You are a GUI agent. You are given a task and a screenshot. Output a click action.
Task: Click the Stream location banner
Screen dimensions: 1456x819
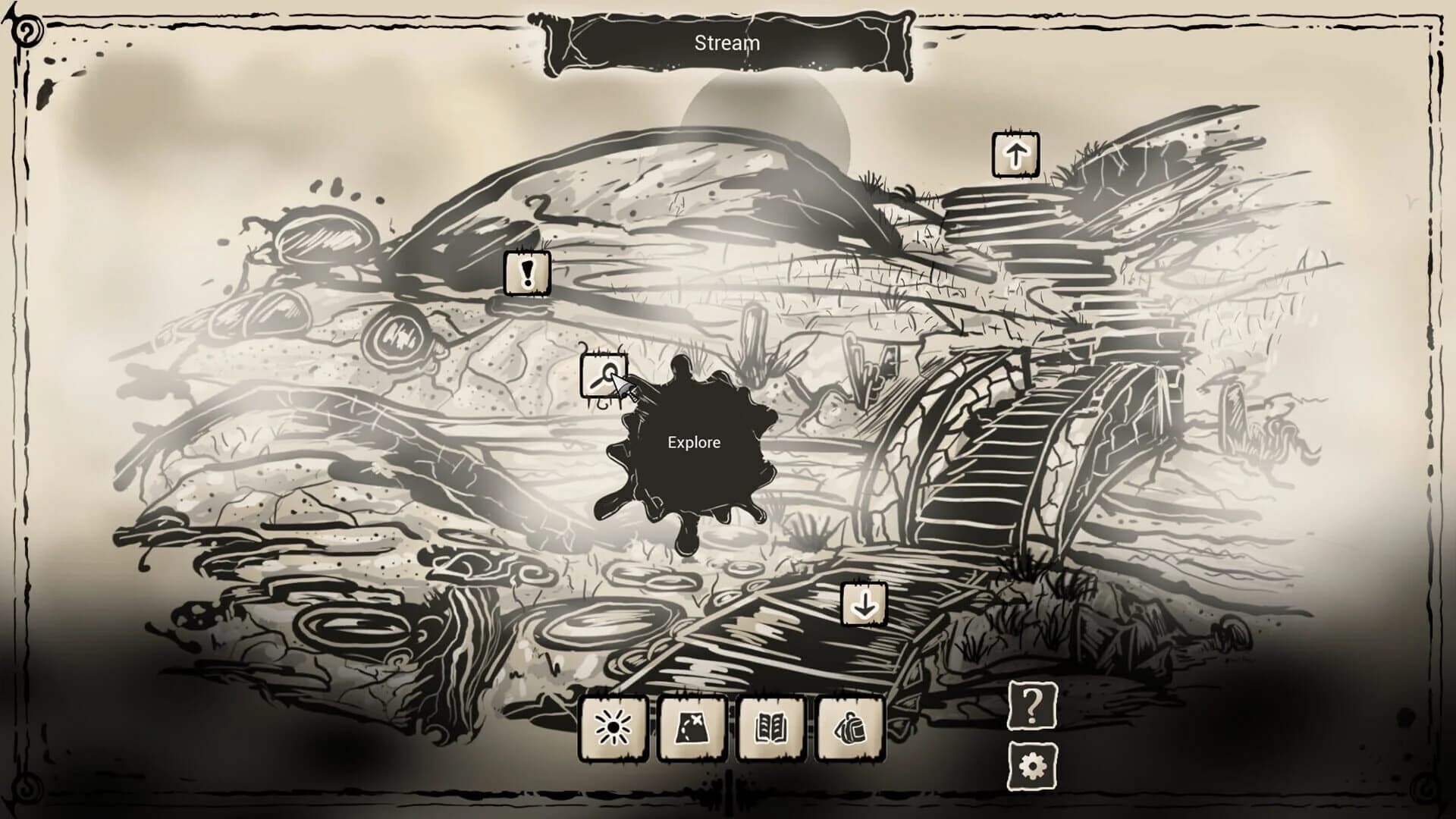726,43
